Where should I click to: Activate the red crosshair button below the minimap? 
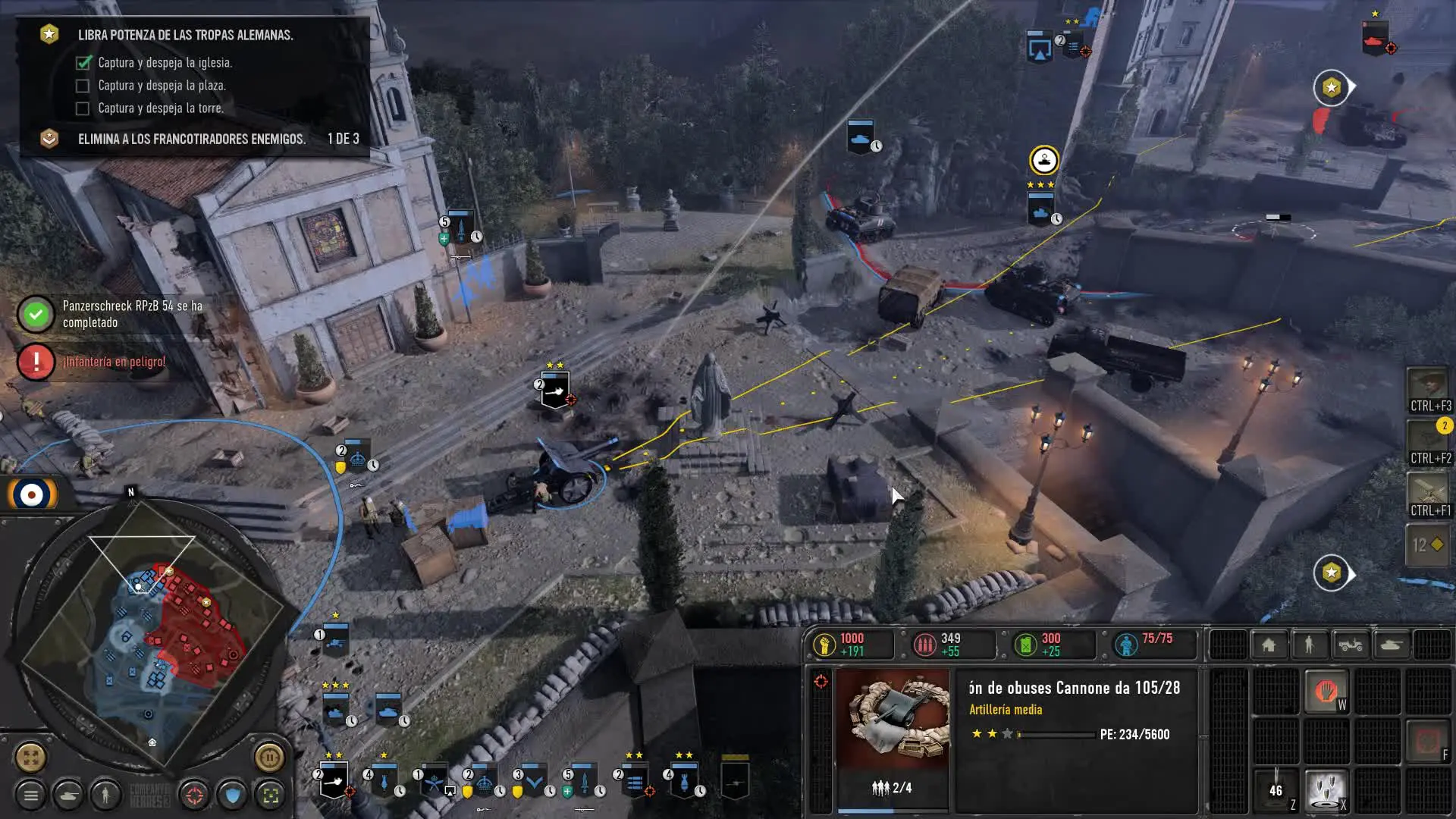pos(195,795)
